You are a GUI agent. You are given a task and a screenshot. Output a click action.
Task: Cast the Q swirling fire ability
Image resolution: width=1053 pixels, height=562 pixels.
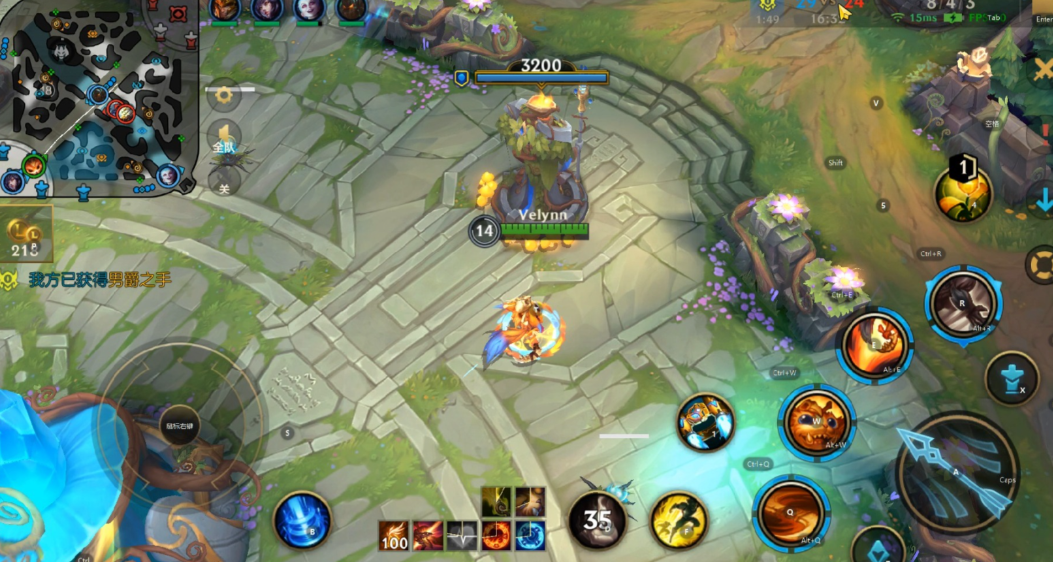791,513
